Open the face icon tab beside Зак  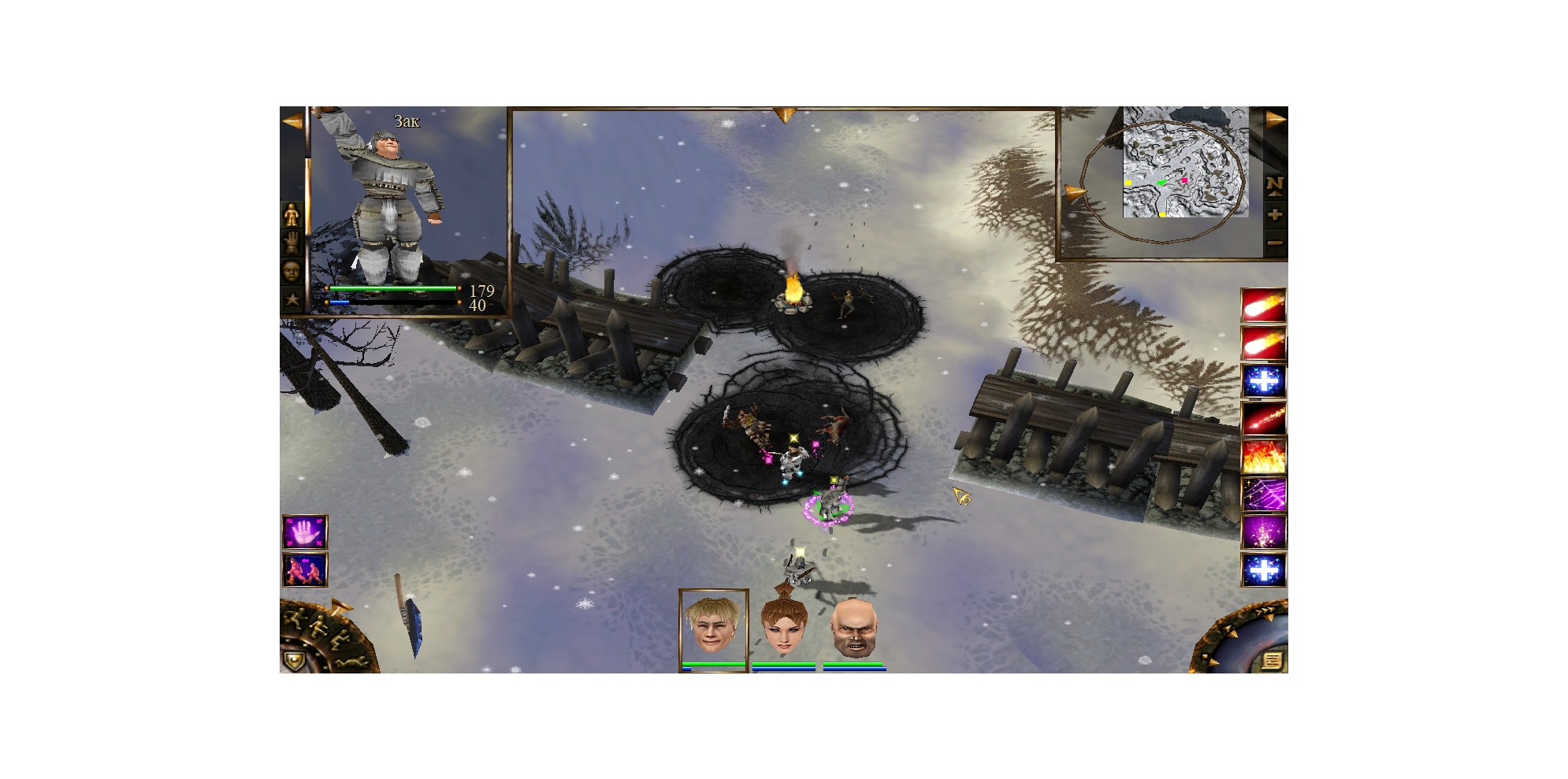pyautogui.click(x=292, y=271)
